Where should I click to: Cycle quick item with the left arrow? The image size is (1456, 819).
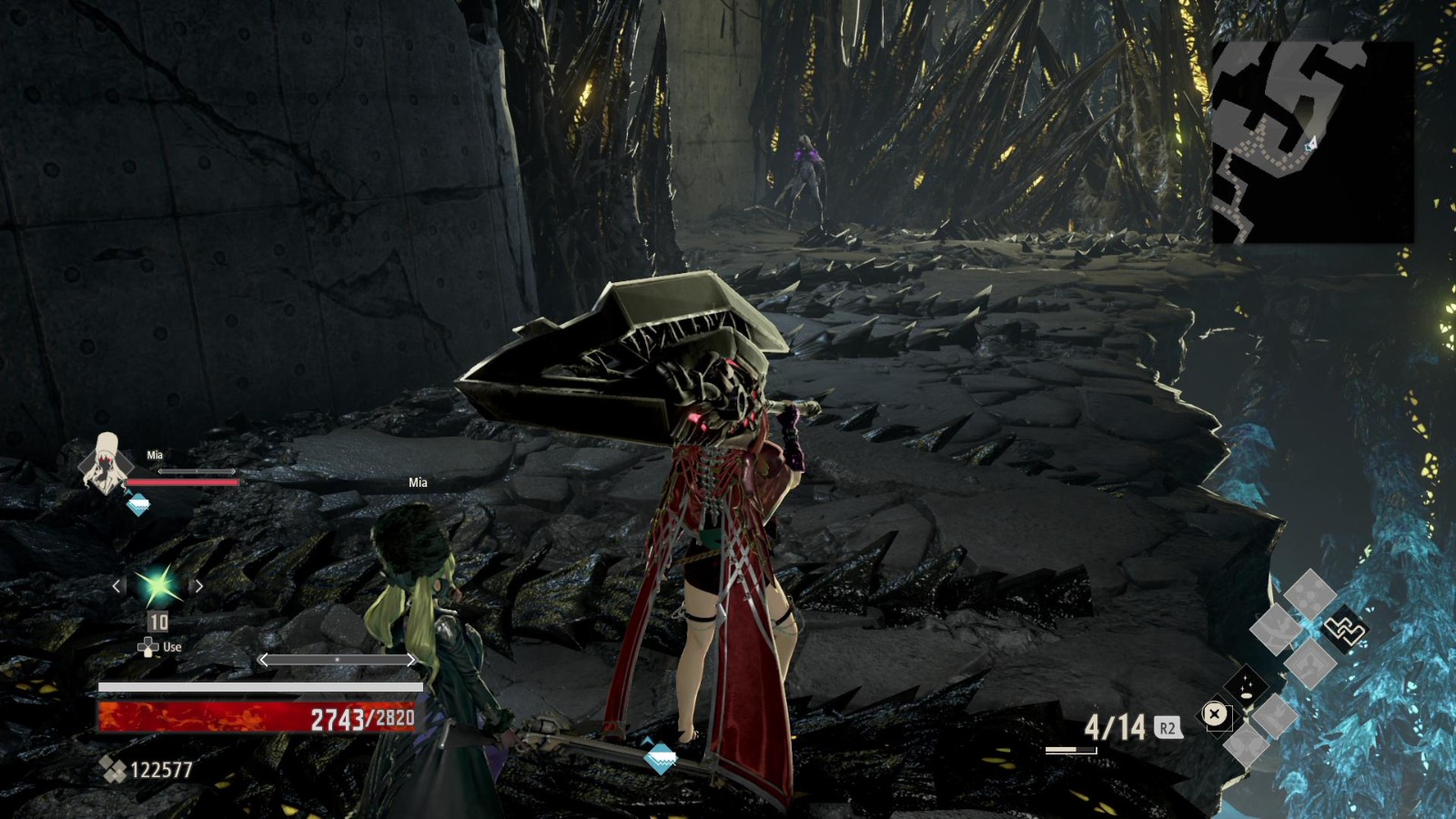pos(116,586)
